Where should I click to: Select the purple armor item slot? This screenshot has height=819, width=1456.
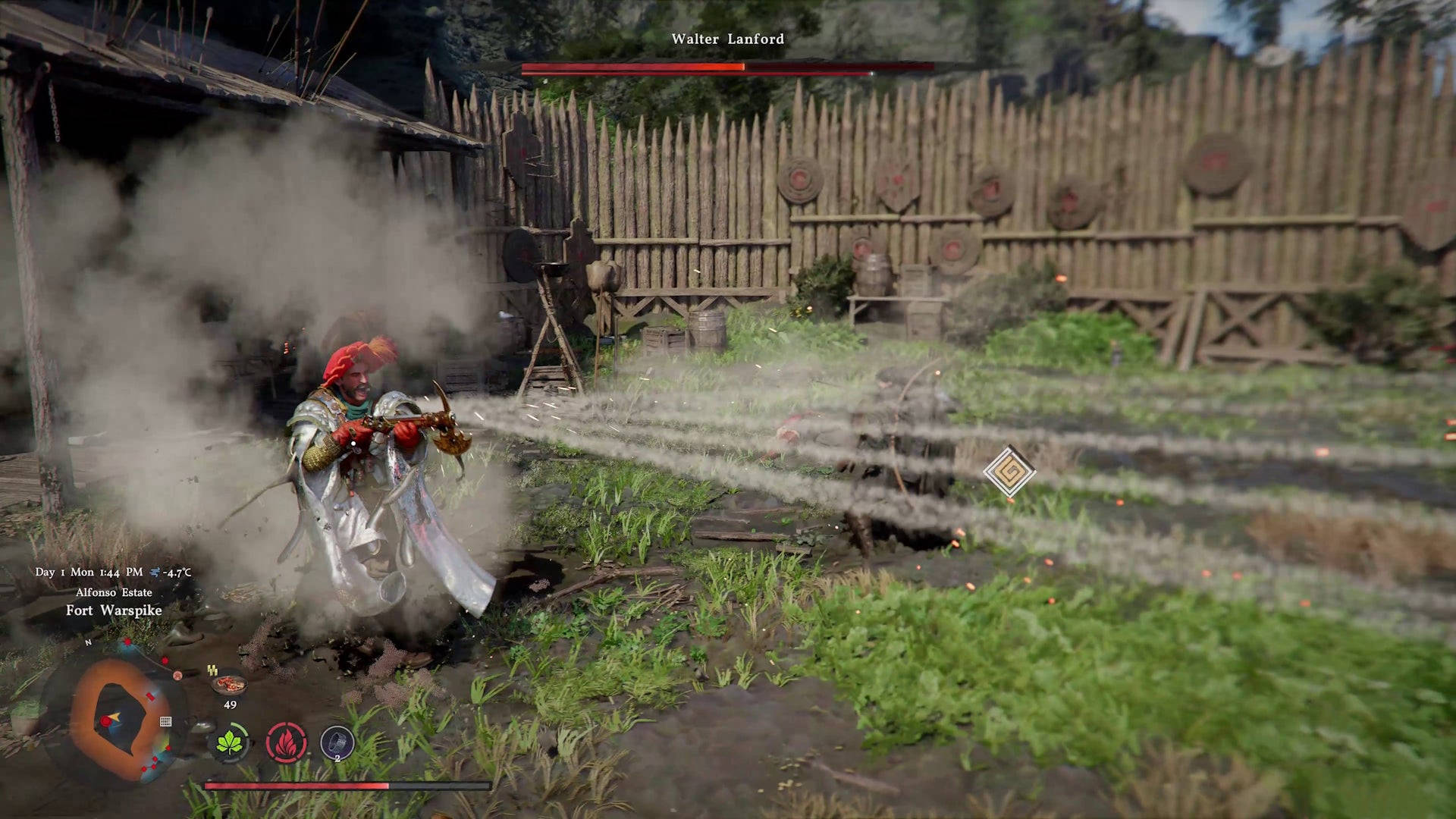[x=337, y=742]
